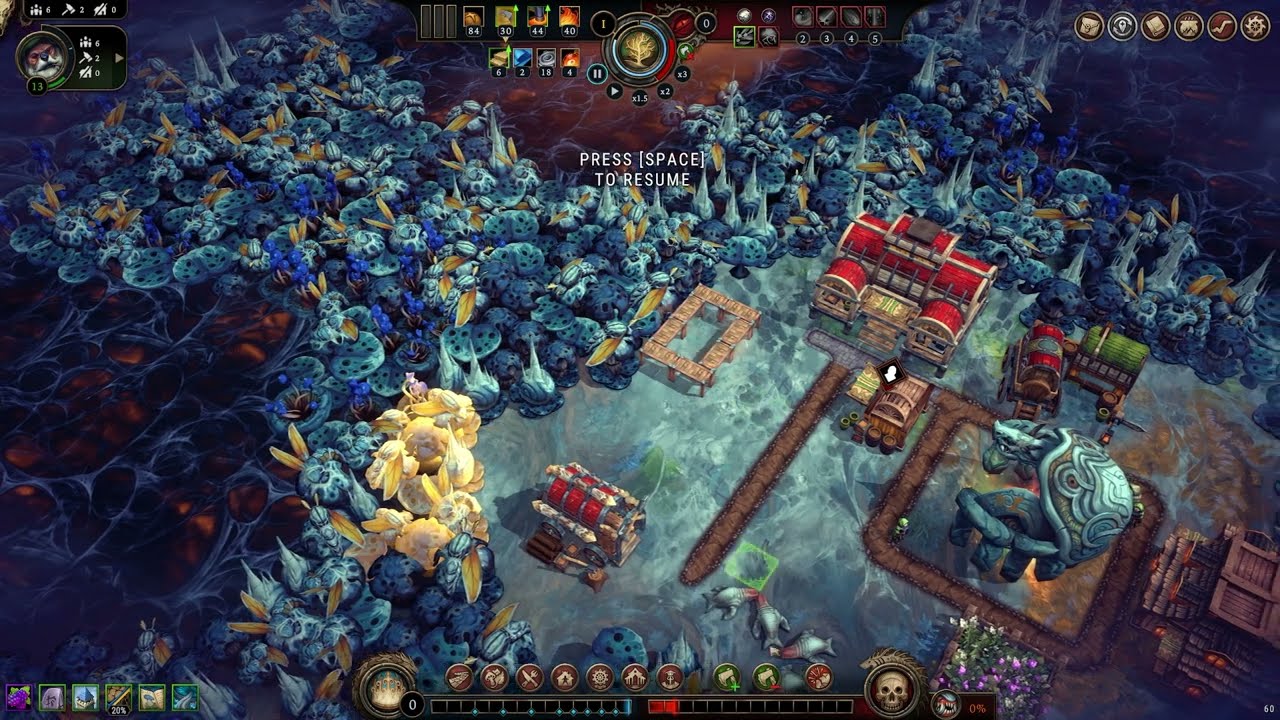Image resolution: width=1280 pixels, height=720 pixels.
Task: Show the trends graph panel
Action: tap(1221, 27)
